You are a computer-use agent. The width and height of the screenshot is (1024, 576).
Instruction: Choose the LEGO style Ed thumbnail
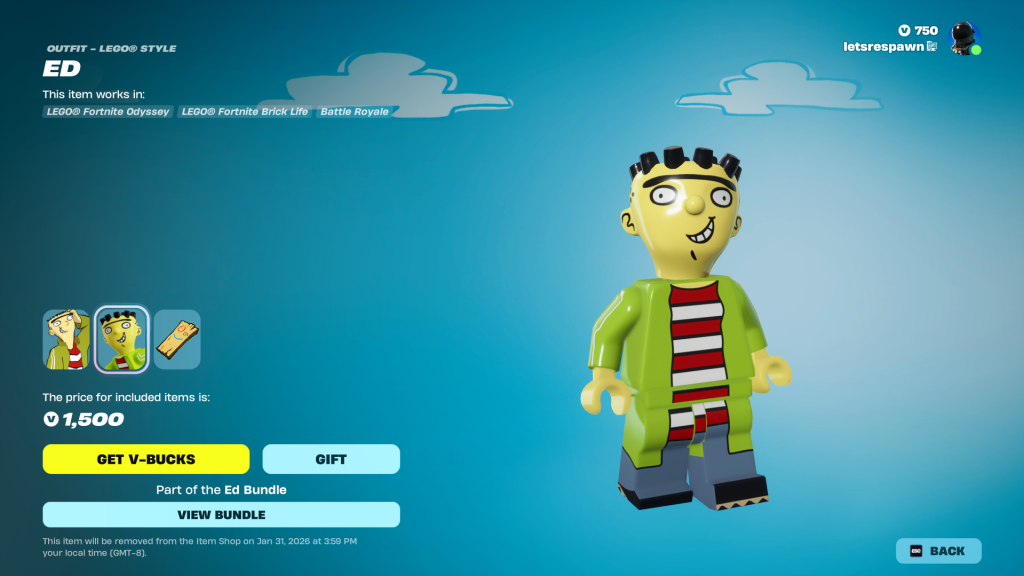(x=122, y=339)
